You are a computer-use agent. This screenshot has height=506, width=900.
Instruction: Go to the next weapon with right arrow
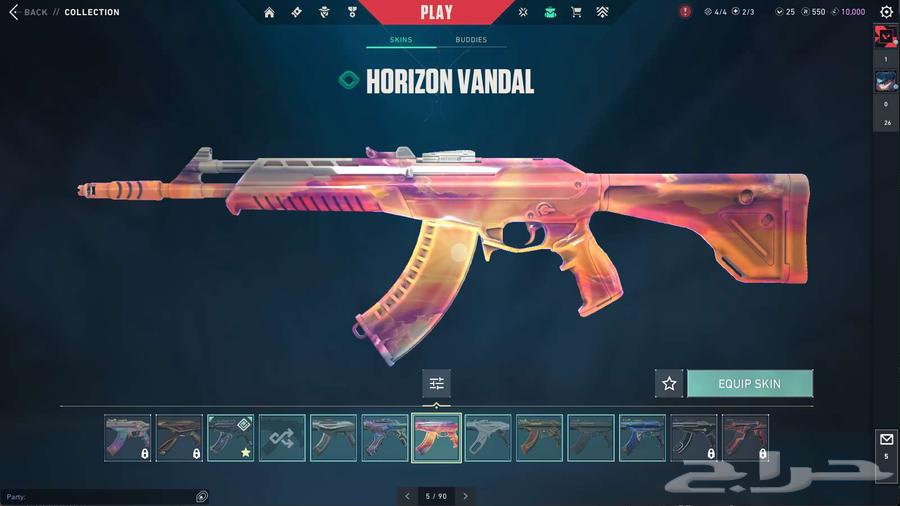[x=465, y=496]
